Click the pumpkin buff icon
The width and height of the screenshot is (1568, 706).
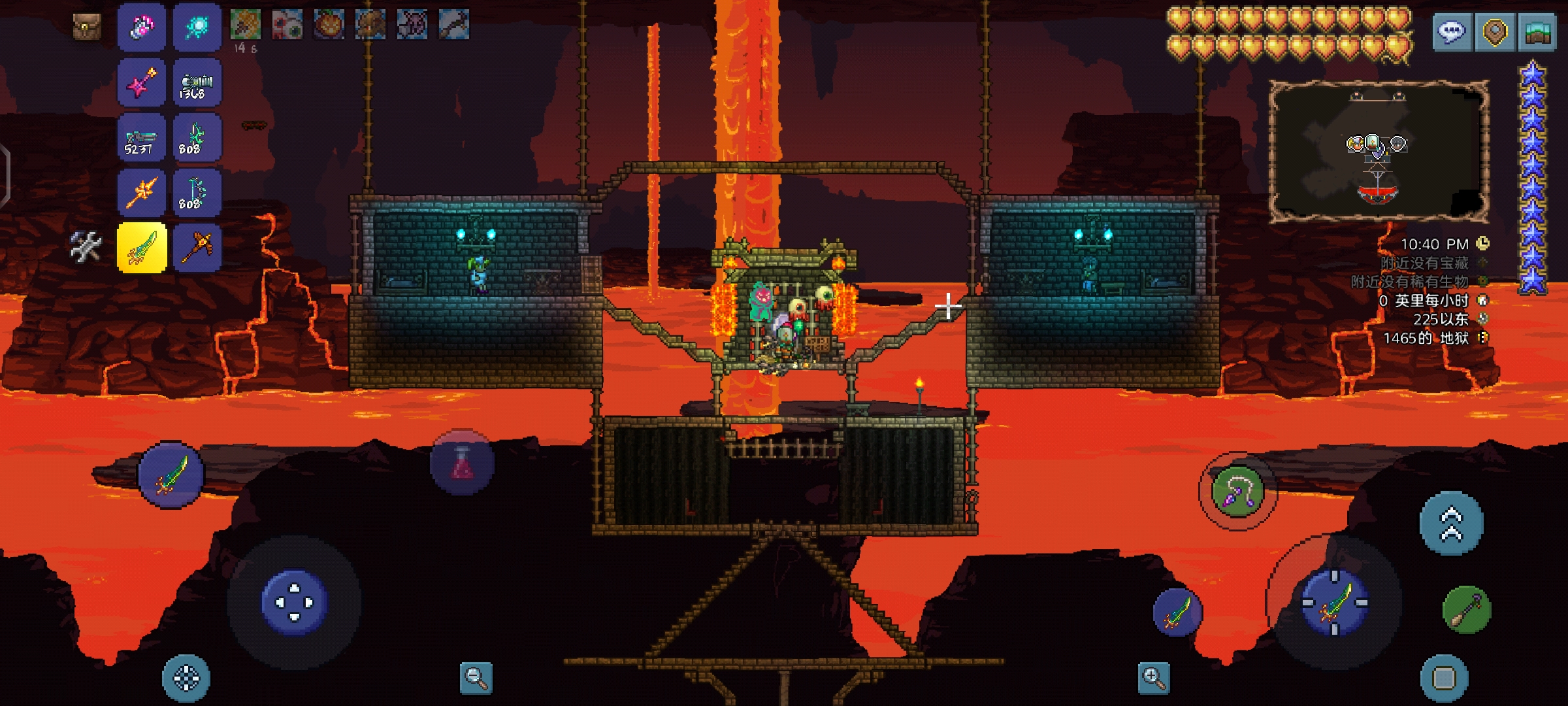click(329, 25)
